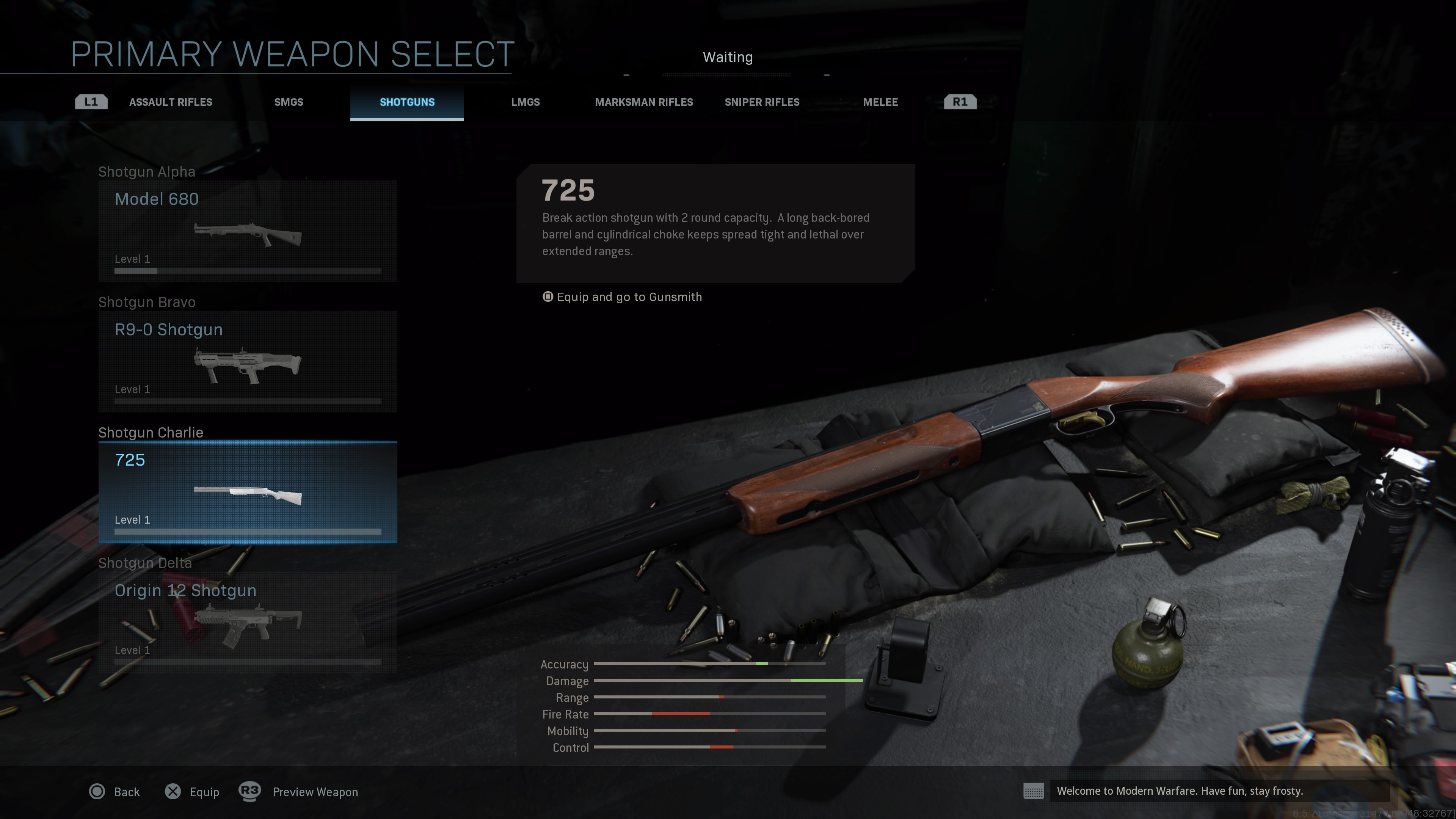Viewport: 1456px width, 819px height.
Task: Open the Sniper Rifles tab
Action: (761, 102)
